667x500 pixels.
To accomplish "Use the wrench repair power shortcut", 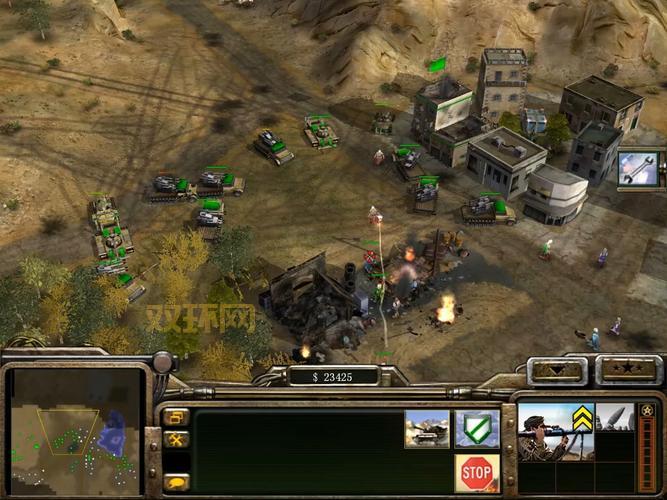I will [x=639, y=168].
